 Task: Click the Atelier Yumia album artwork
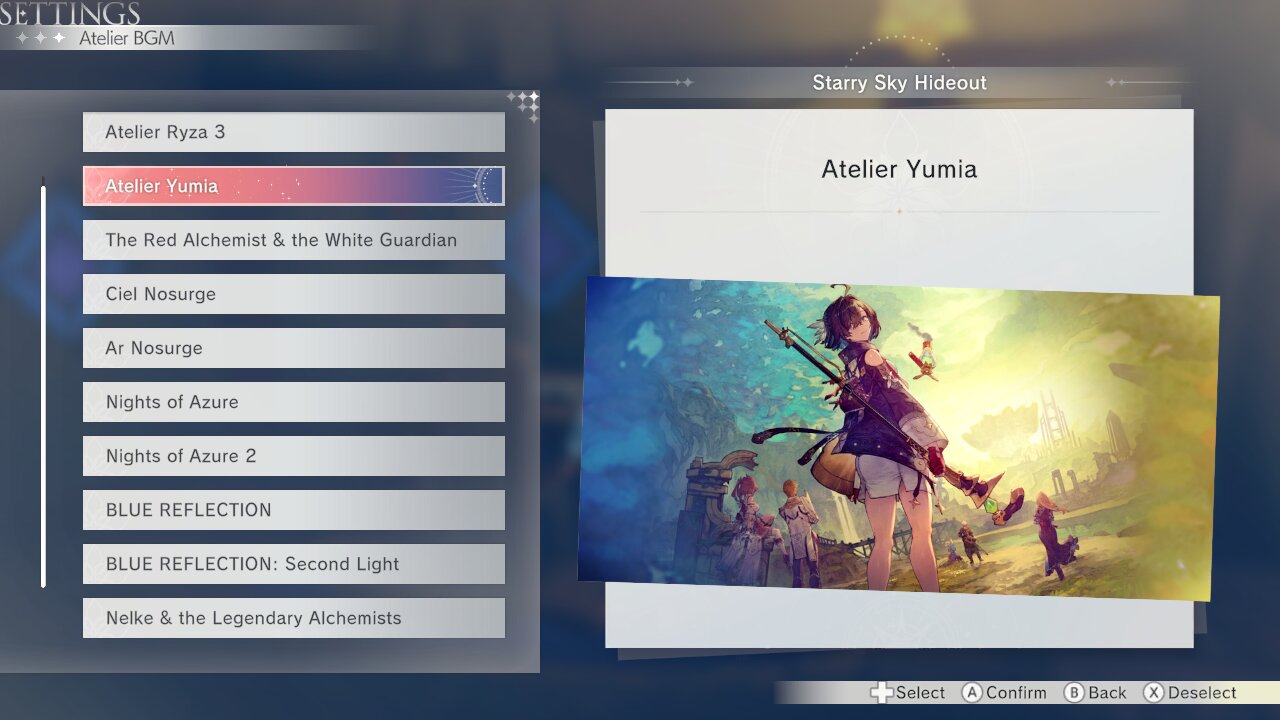point(900,430)
